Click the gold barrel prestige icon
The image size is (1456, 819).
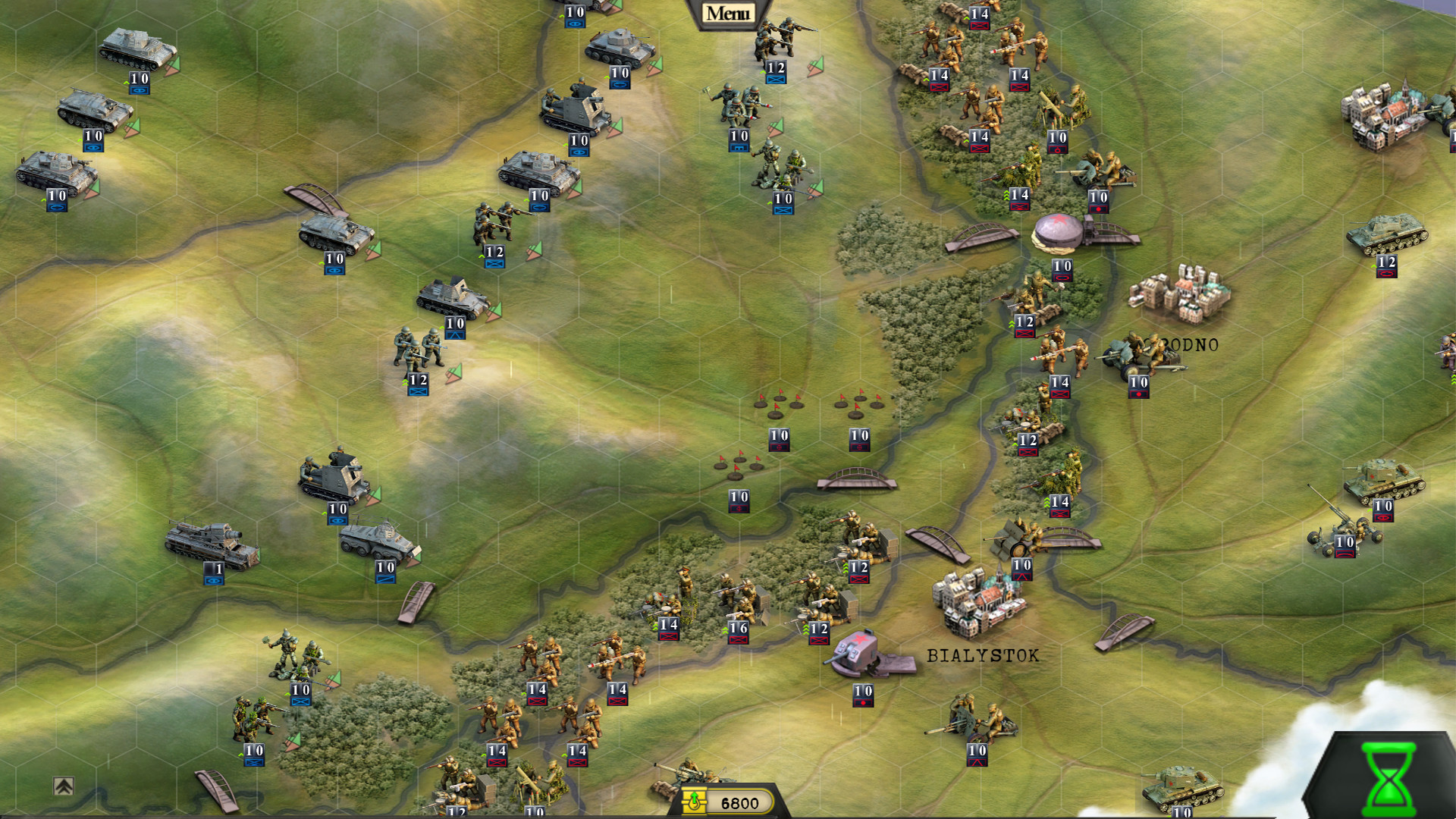click(x=695, y=799)
